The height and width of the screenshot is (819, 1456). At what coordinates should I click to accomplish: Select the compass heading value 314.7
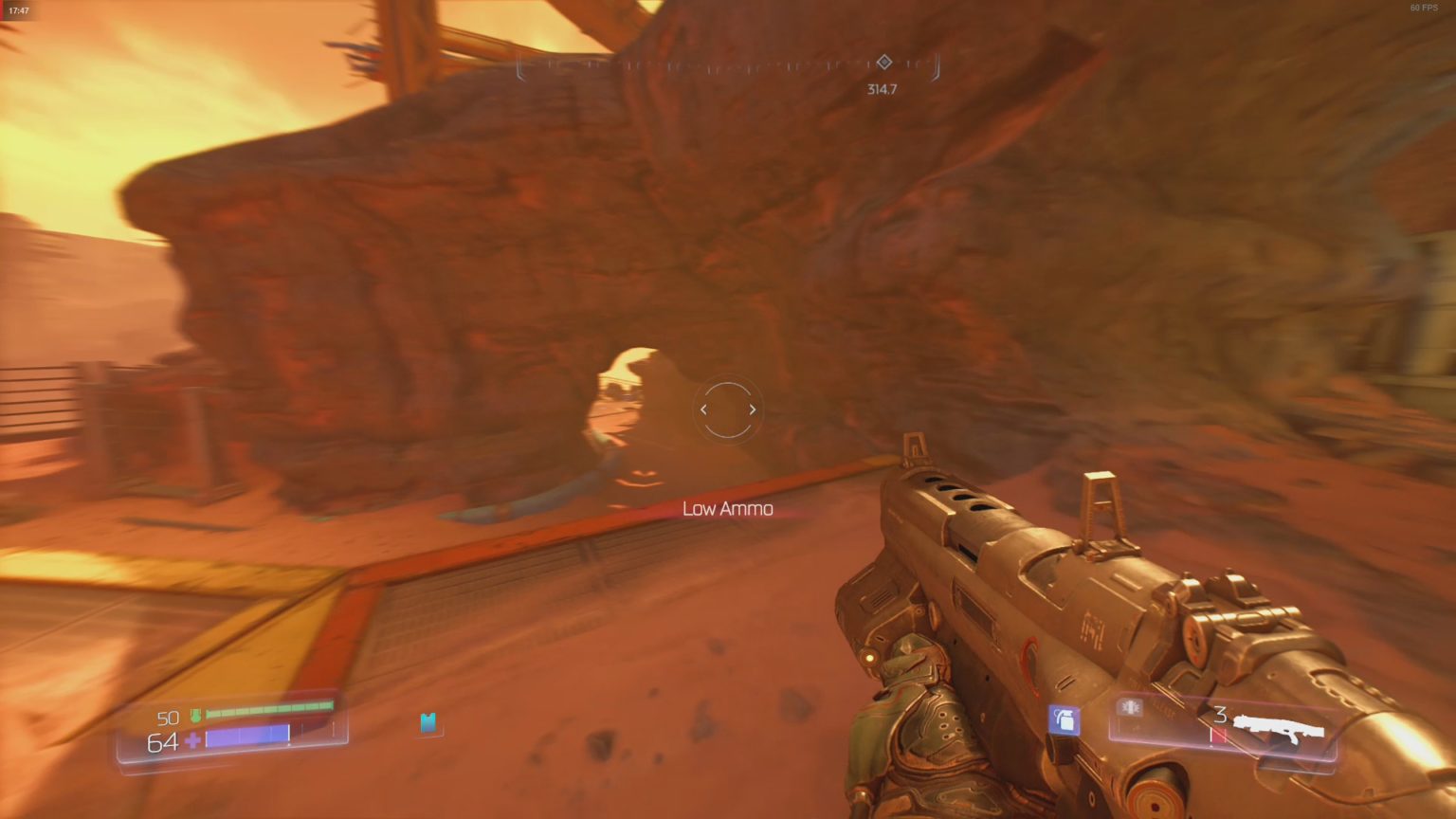point(883,88)
